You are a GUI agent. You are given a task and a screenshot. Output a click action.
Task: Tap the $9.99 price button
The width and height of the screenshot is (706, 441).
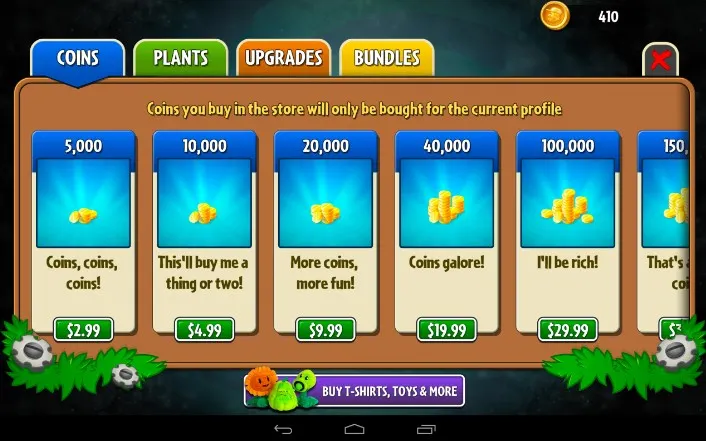[x=325, y=330]
